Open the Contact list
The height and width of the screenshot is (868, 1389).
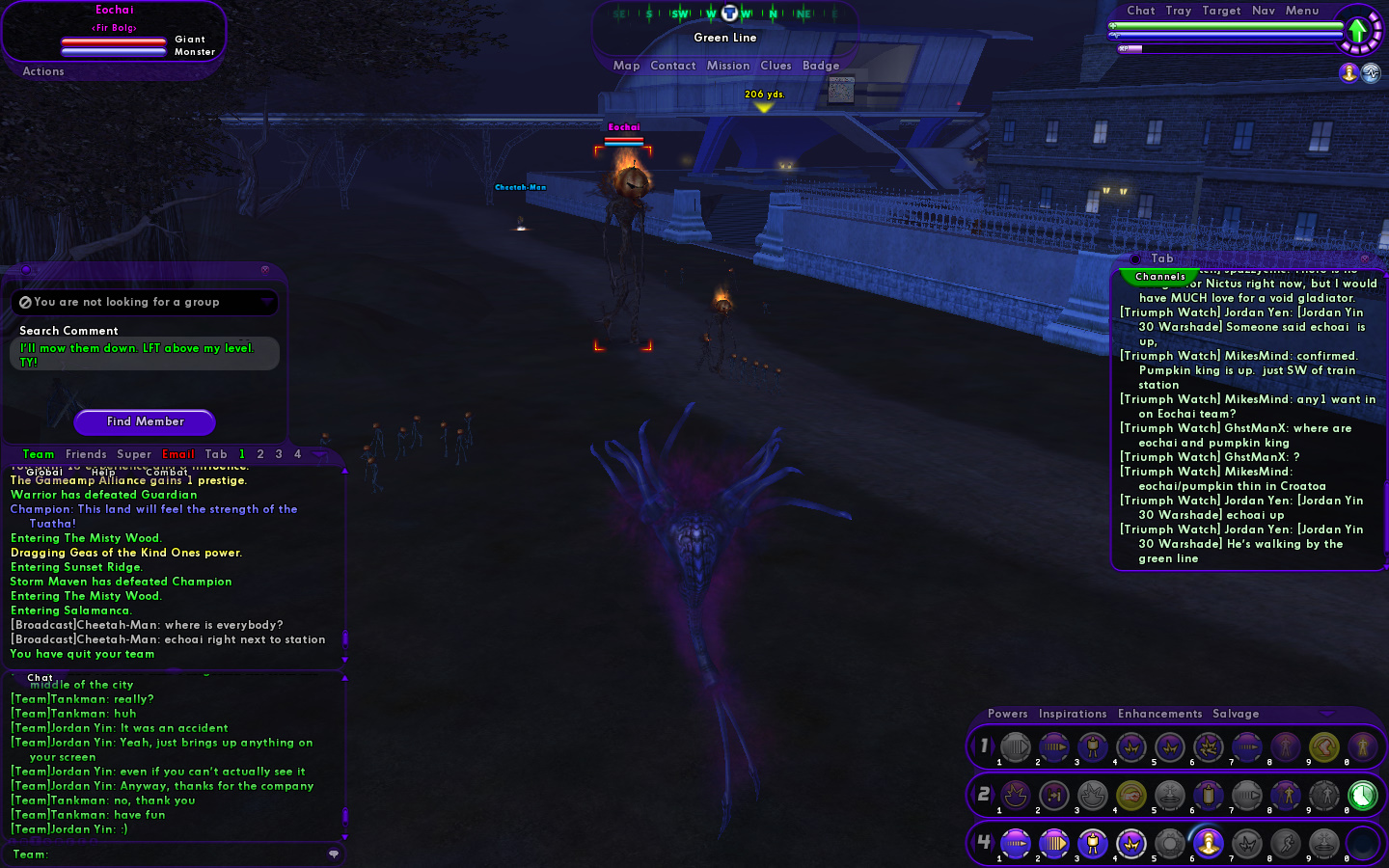(x=672, y=66)
